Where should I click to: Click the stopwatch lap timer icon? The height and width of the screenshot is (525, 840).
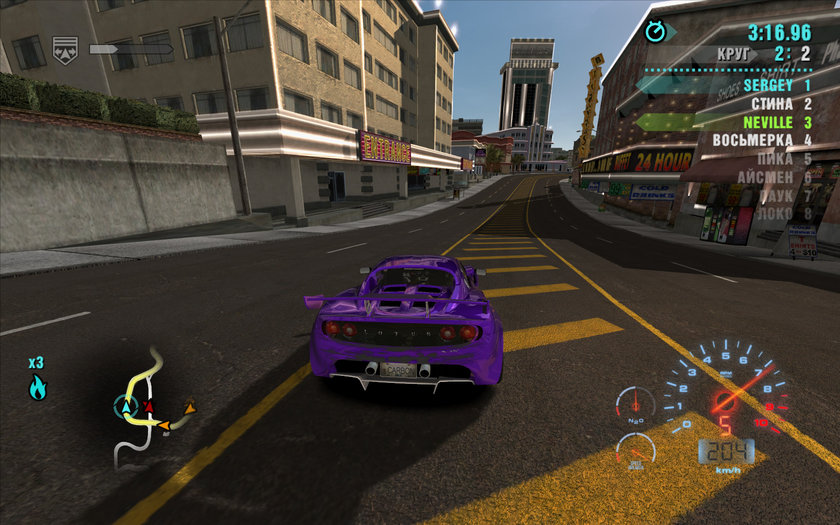tap(655, 32)
